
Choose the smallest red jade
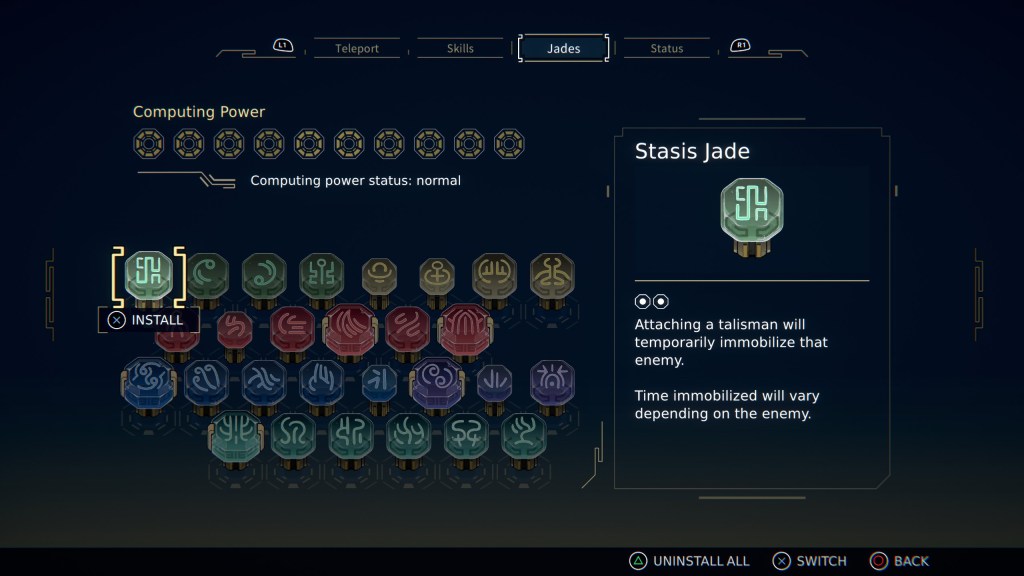coord(235,328)
